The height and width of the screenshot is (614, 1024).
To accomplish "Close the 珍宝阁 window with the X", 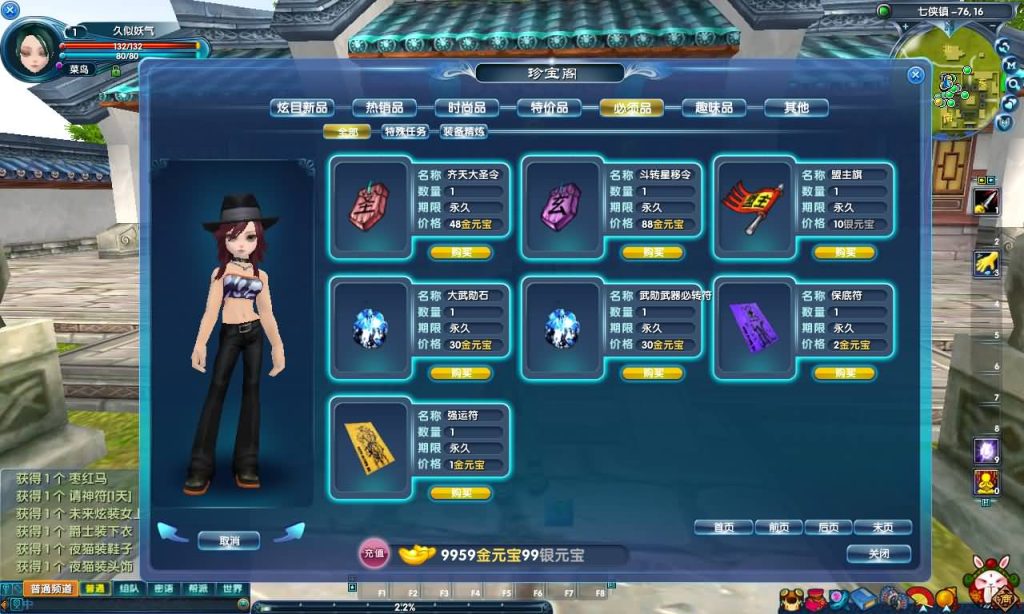I will [915, 75].
